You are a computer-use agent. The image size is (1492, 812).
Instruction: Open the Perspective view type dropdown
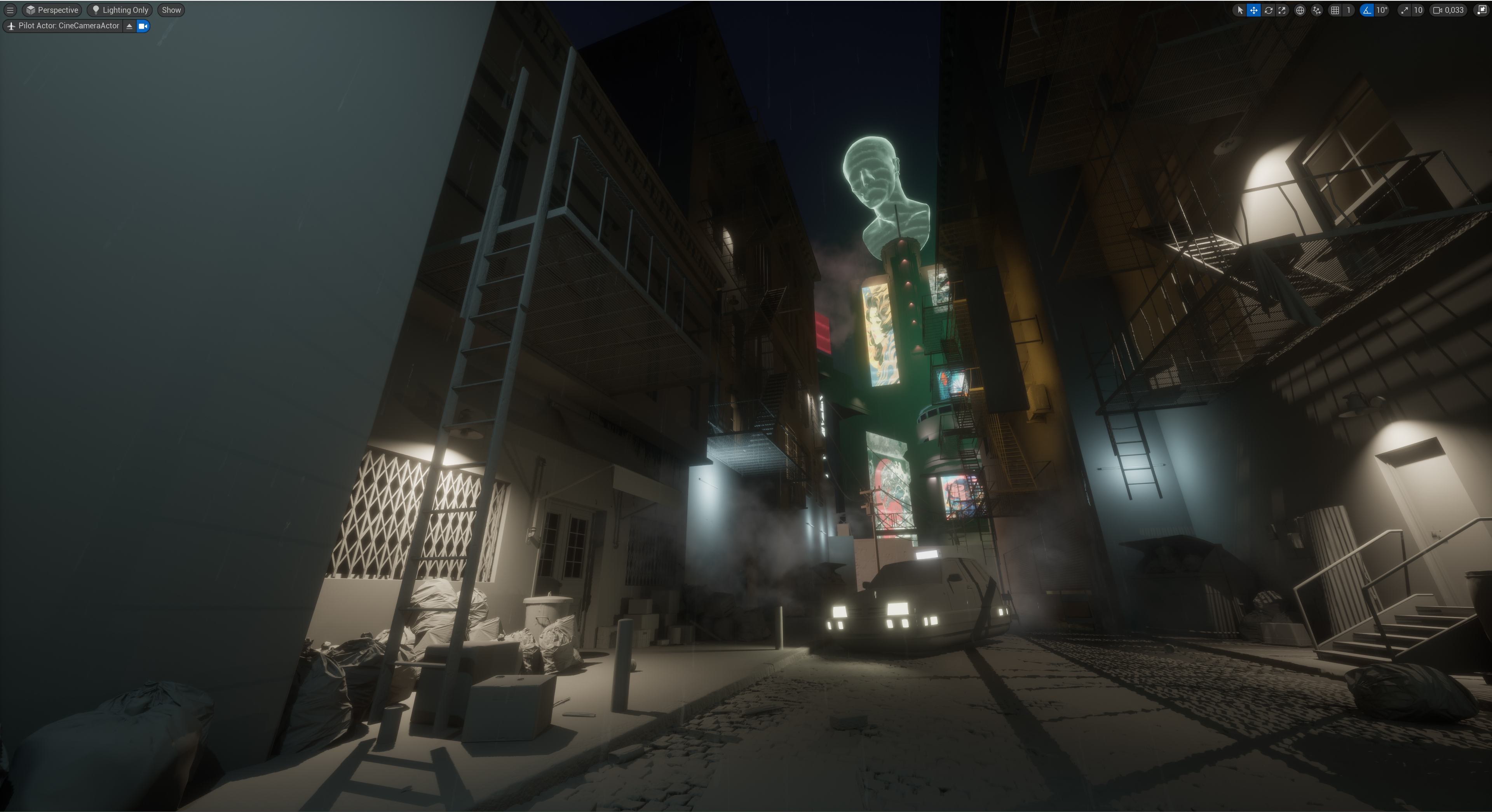pyautogui.click(x=52, y=10)
